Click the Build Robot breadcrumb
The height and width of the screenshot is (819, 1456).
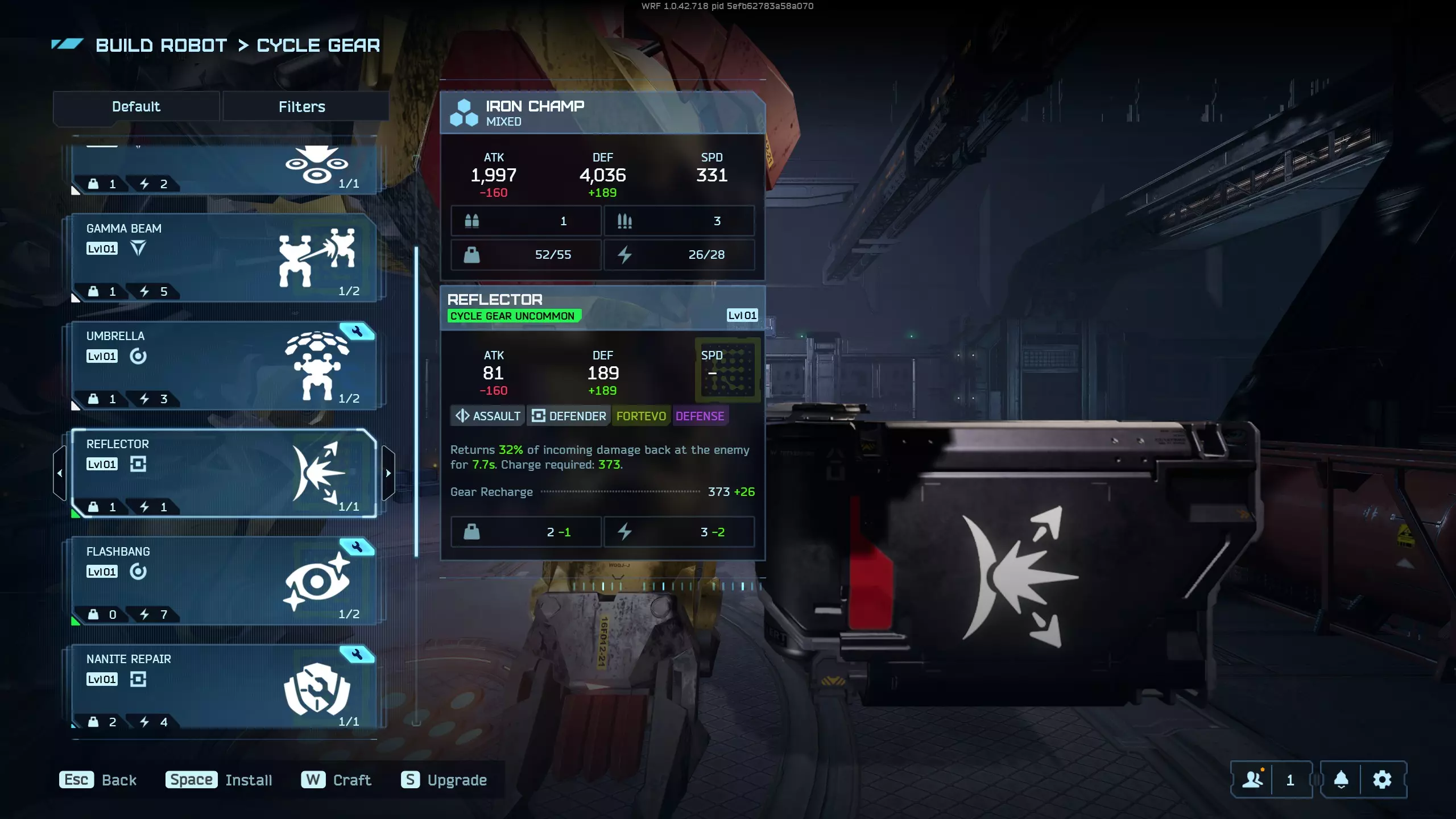(162, 45)
